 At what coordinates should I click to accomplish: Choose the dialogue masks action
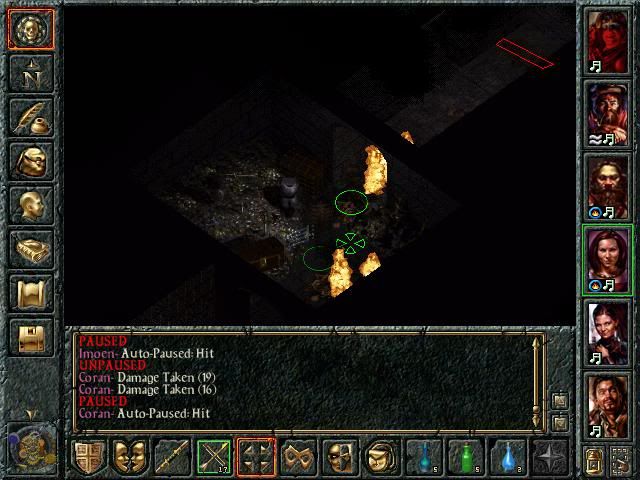point(130,457)
